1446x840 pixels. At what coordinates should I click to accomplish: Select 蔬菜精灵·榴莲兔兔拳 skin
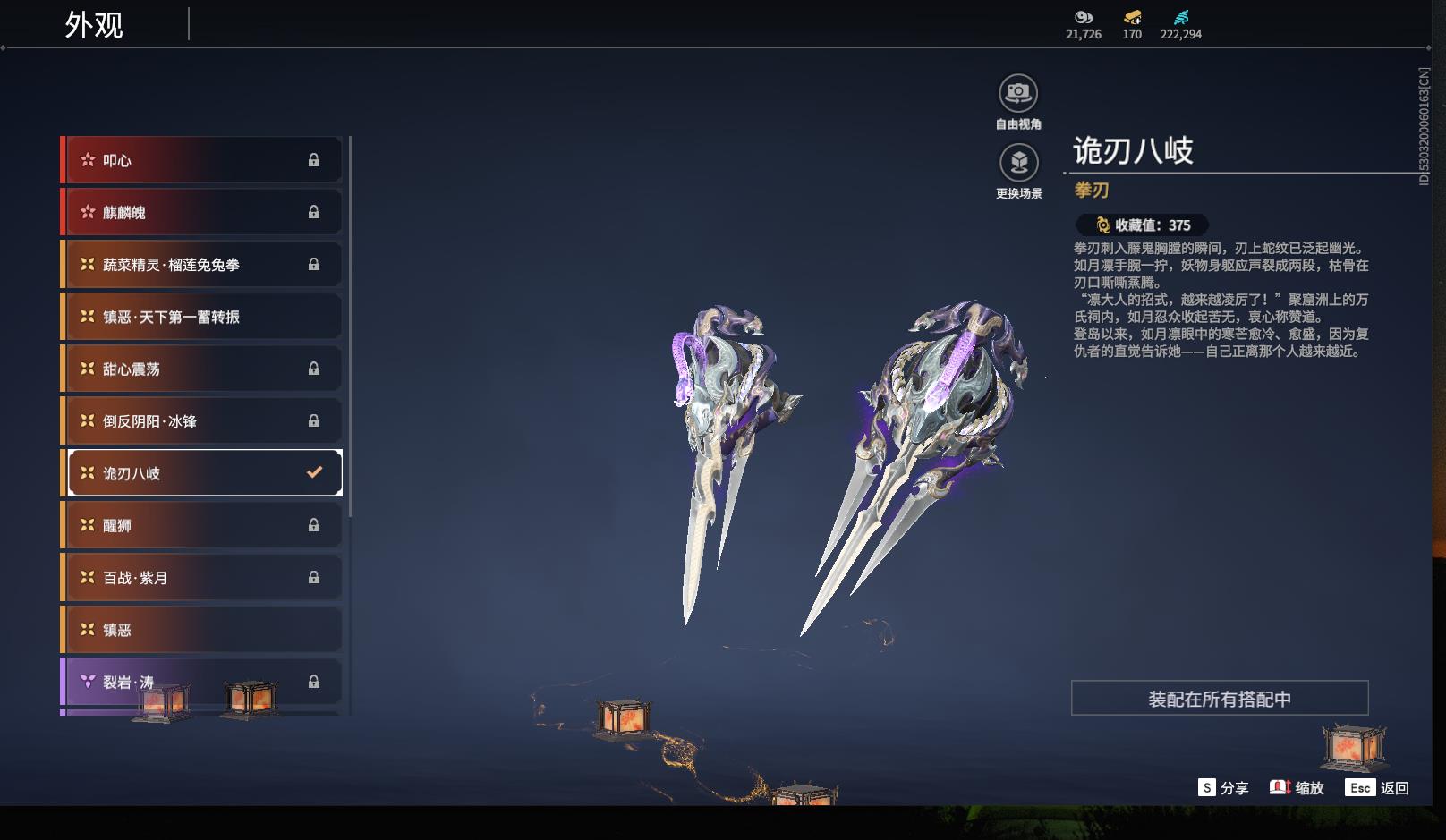point(202,265)
